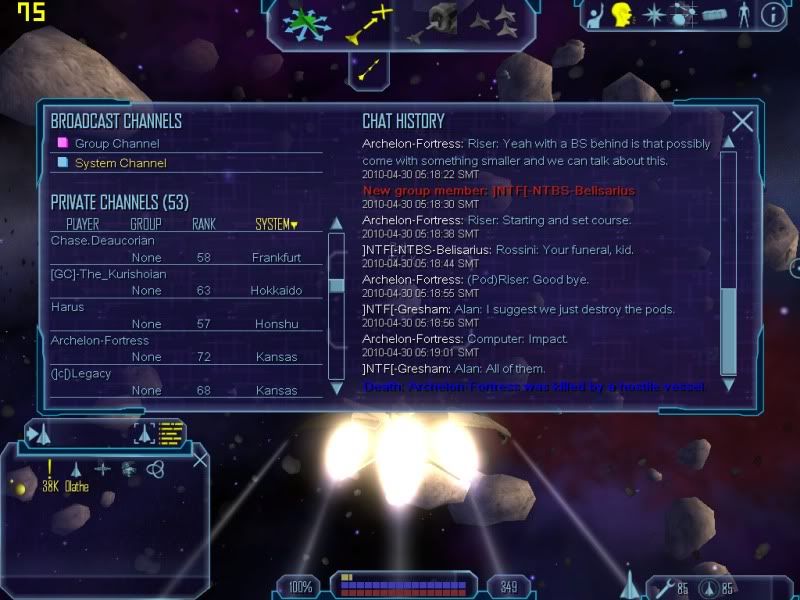800x600 pixels.
Task: Activate the dock maneuver icon
Action: (x=436, y=21)
